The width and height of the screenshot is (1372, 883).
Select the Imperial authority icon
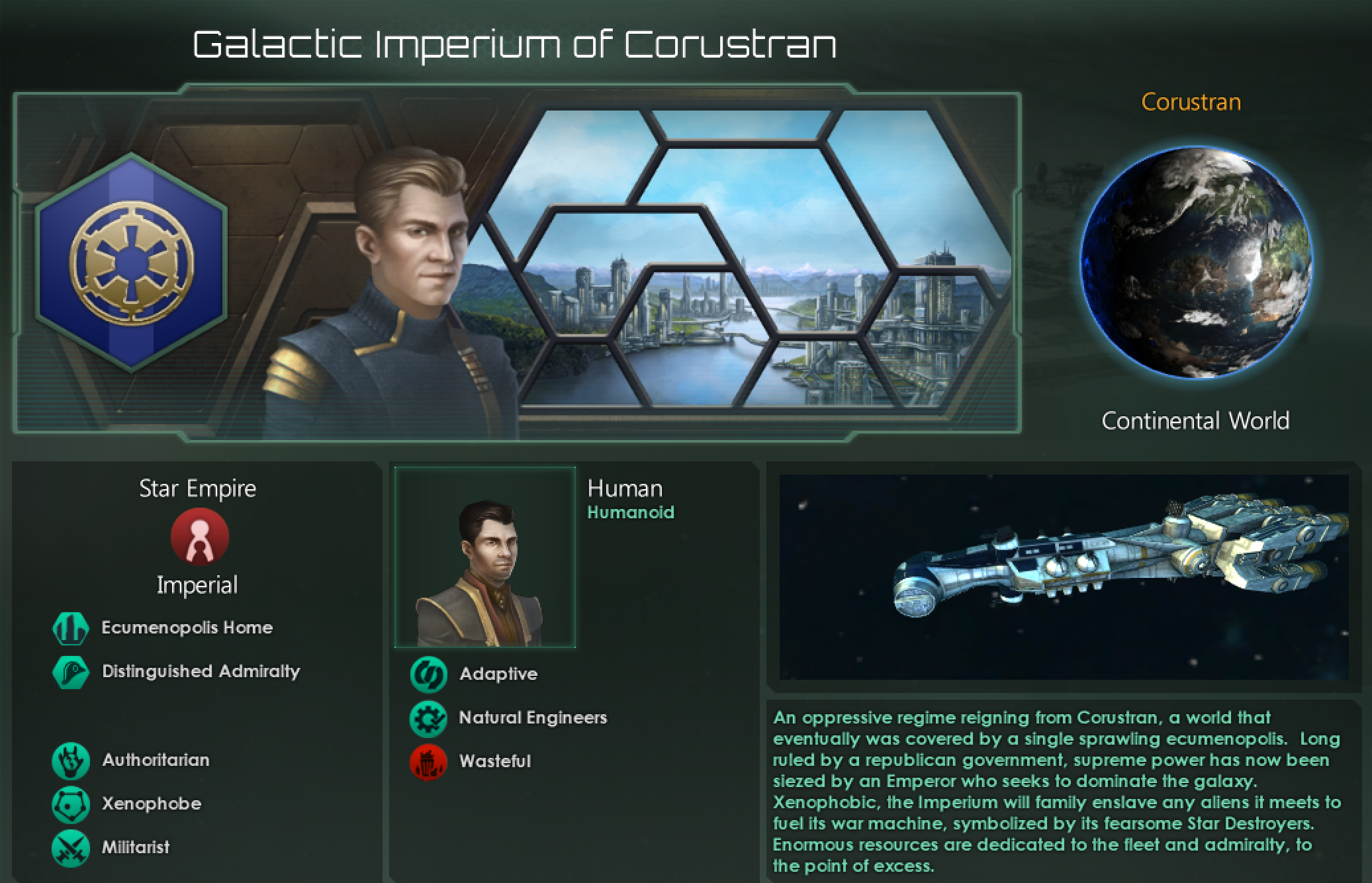(x=198, y=537)
